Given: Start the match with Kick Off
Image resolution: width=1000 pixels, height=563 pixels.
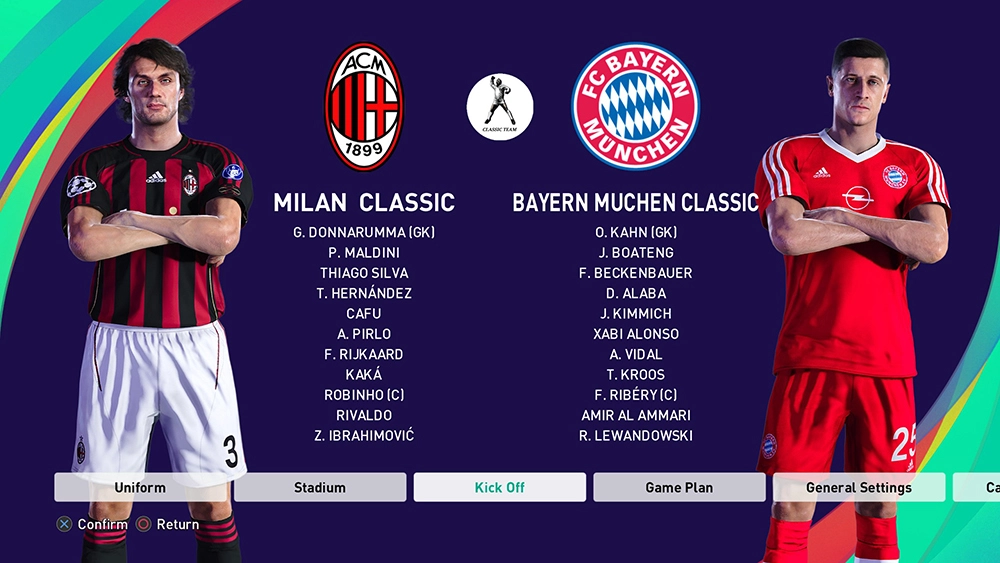Looking at the screenshot, I should click(x=500, y=487).
